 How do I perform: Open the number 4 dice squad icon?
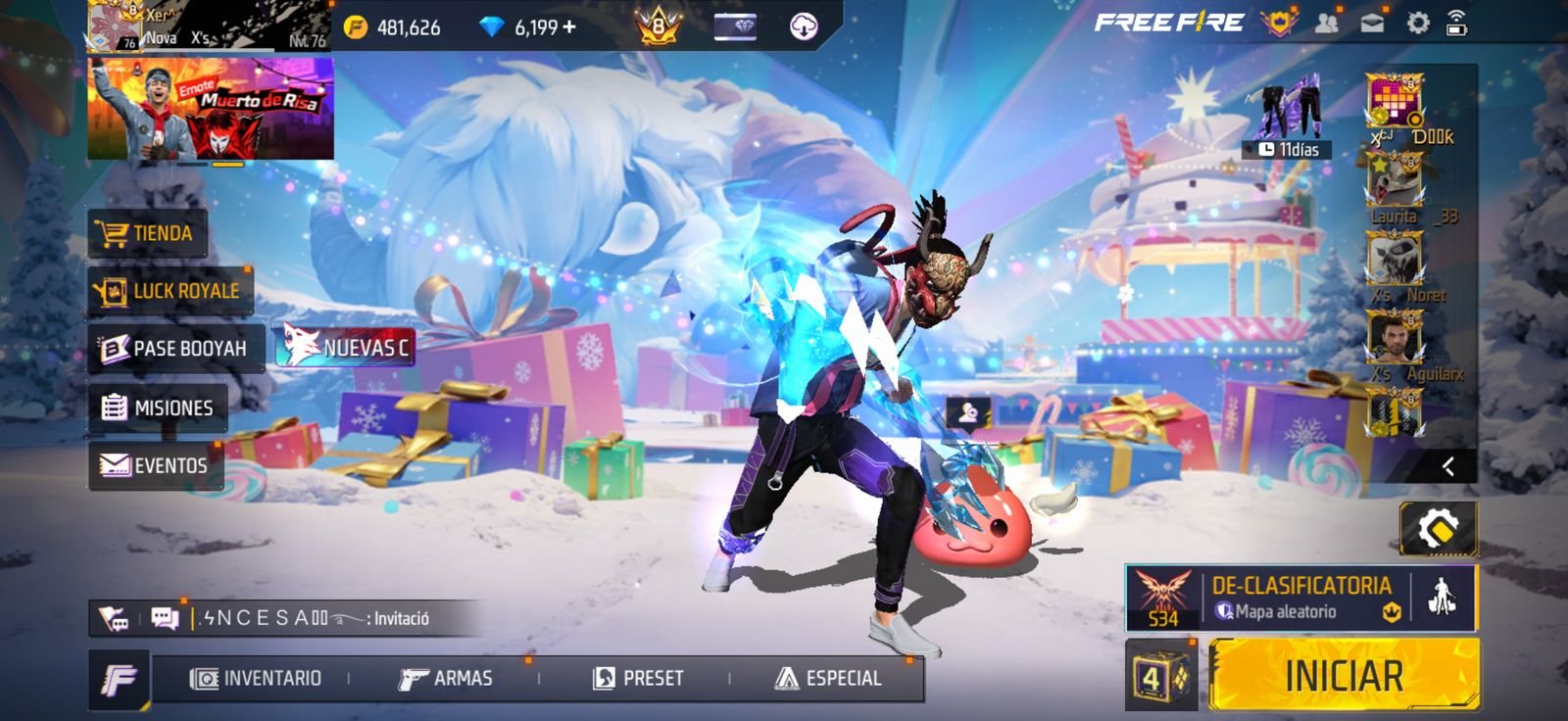[x=1160, y=675]
